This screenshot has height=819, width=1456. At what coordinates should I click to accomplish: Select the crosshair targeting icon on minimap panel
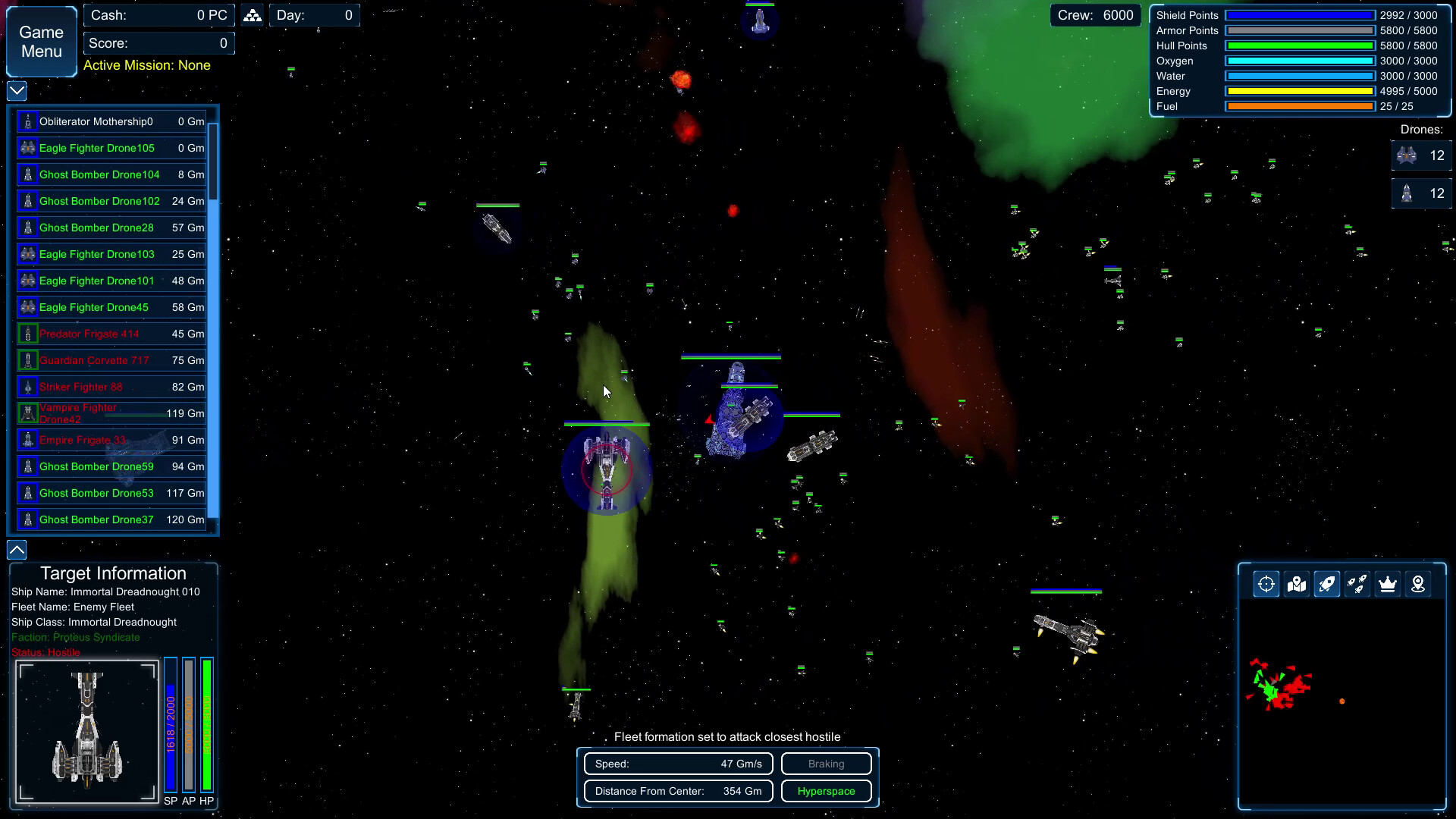1266,584
